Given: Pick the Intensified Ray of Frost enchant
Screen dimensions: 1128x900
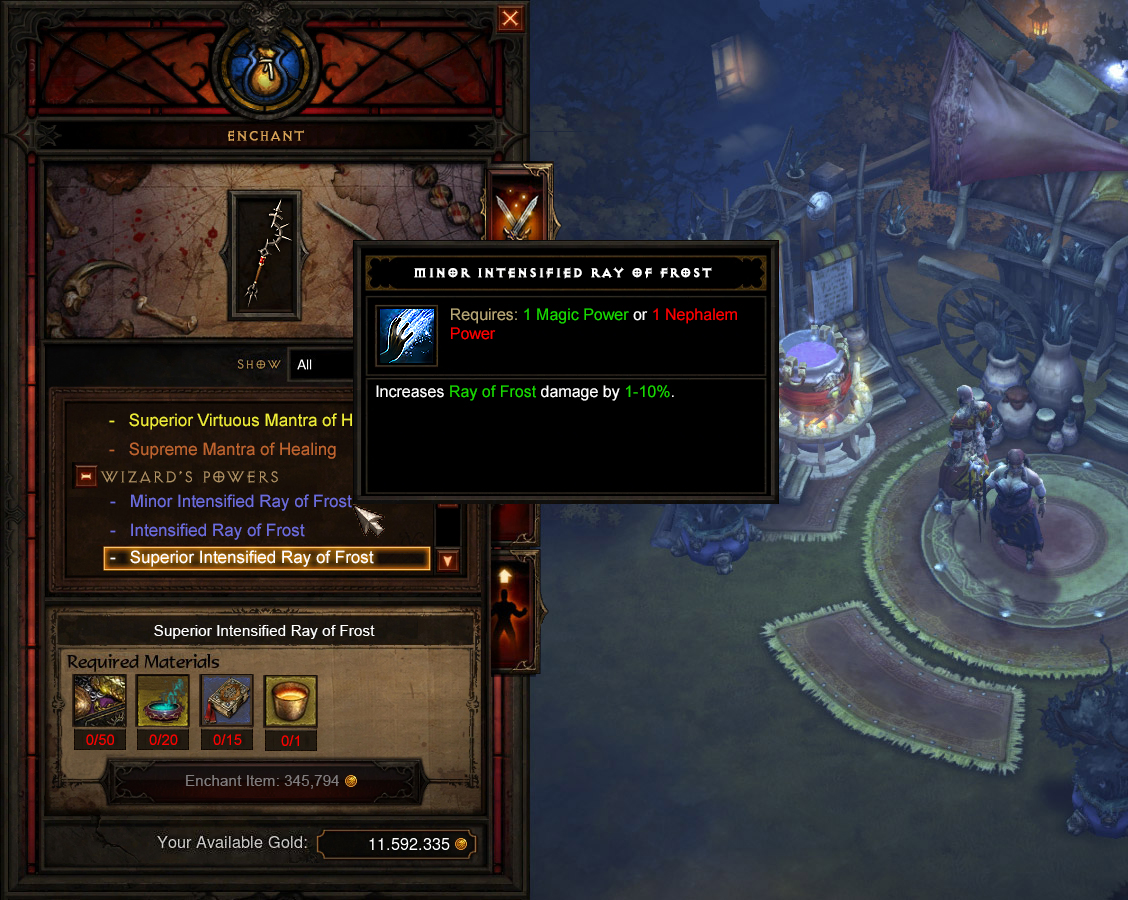Looking at the screenshot, I should coord(217,530).
